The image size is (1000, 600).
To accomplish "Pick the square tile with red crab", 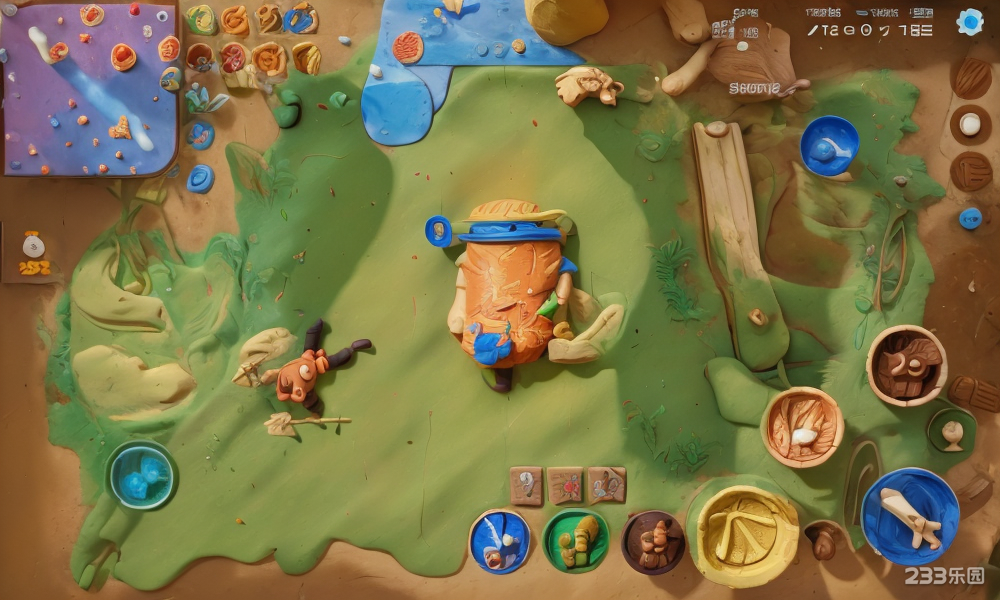I will click(x=565, y=485).
